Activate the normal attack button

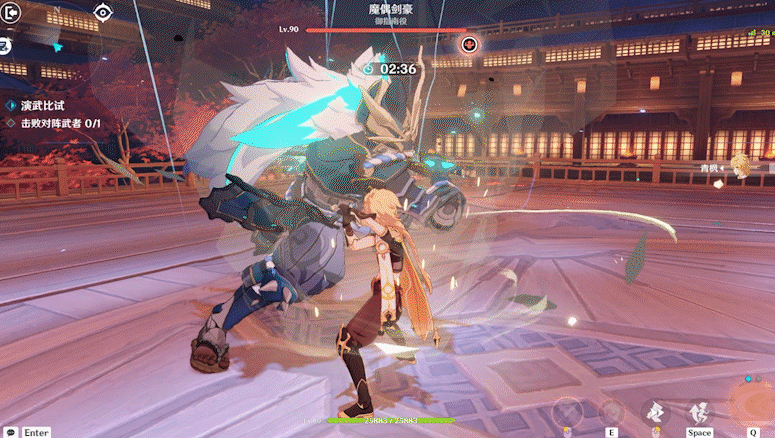point(567,412)
